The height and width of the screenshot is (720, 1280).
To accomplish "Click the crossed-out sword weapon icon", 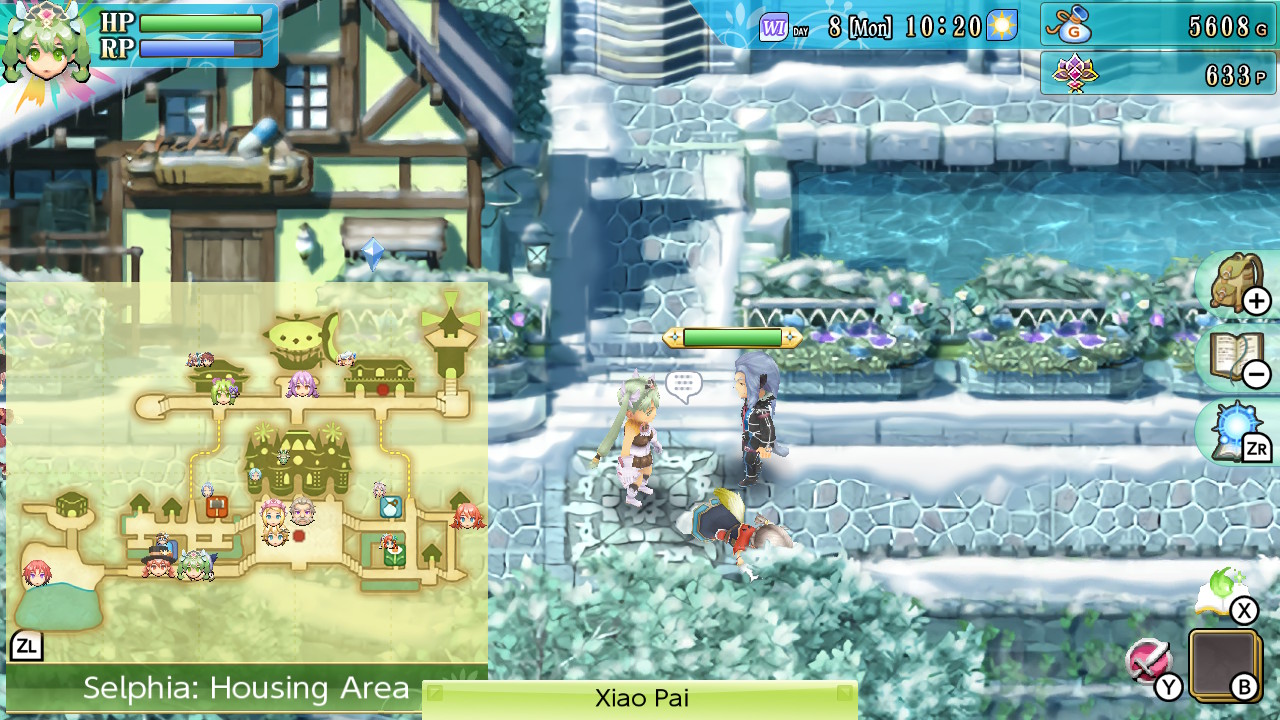I will [1148, 661].
